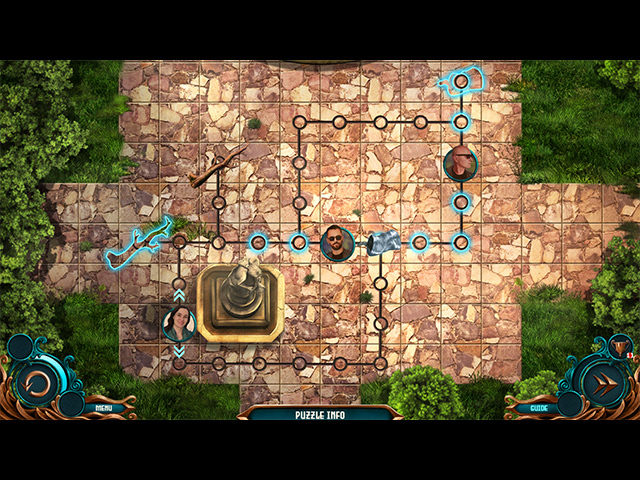Open the Guide
The width and height of the screenshot is (640, 480).
(x=539, y=408)
